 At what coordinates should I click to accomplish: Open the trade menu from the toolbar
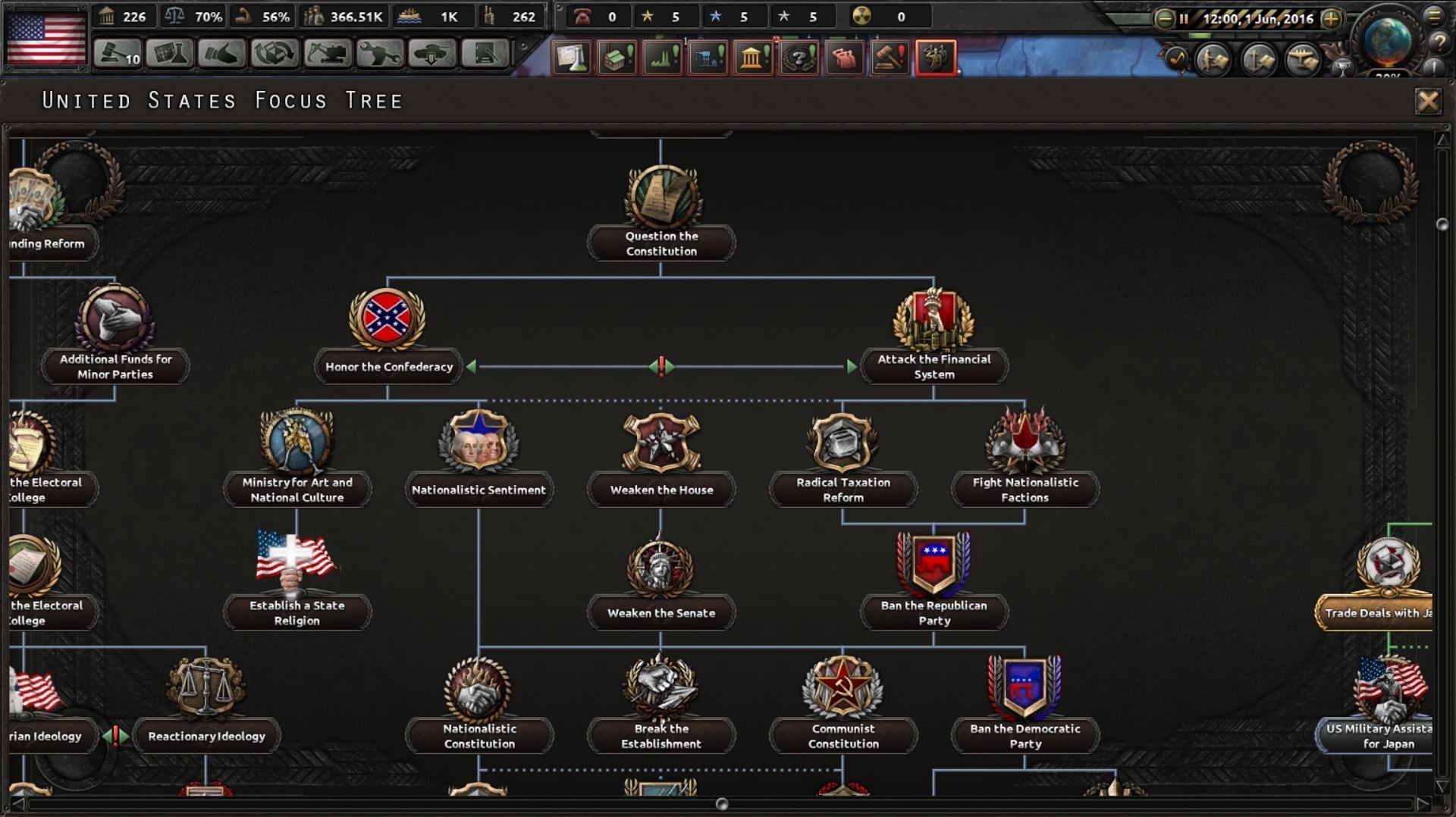[275, 55]
